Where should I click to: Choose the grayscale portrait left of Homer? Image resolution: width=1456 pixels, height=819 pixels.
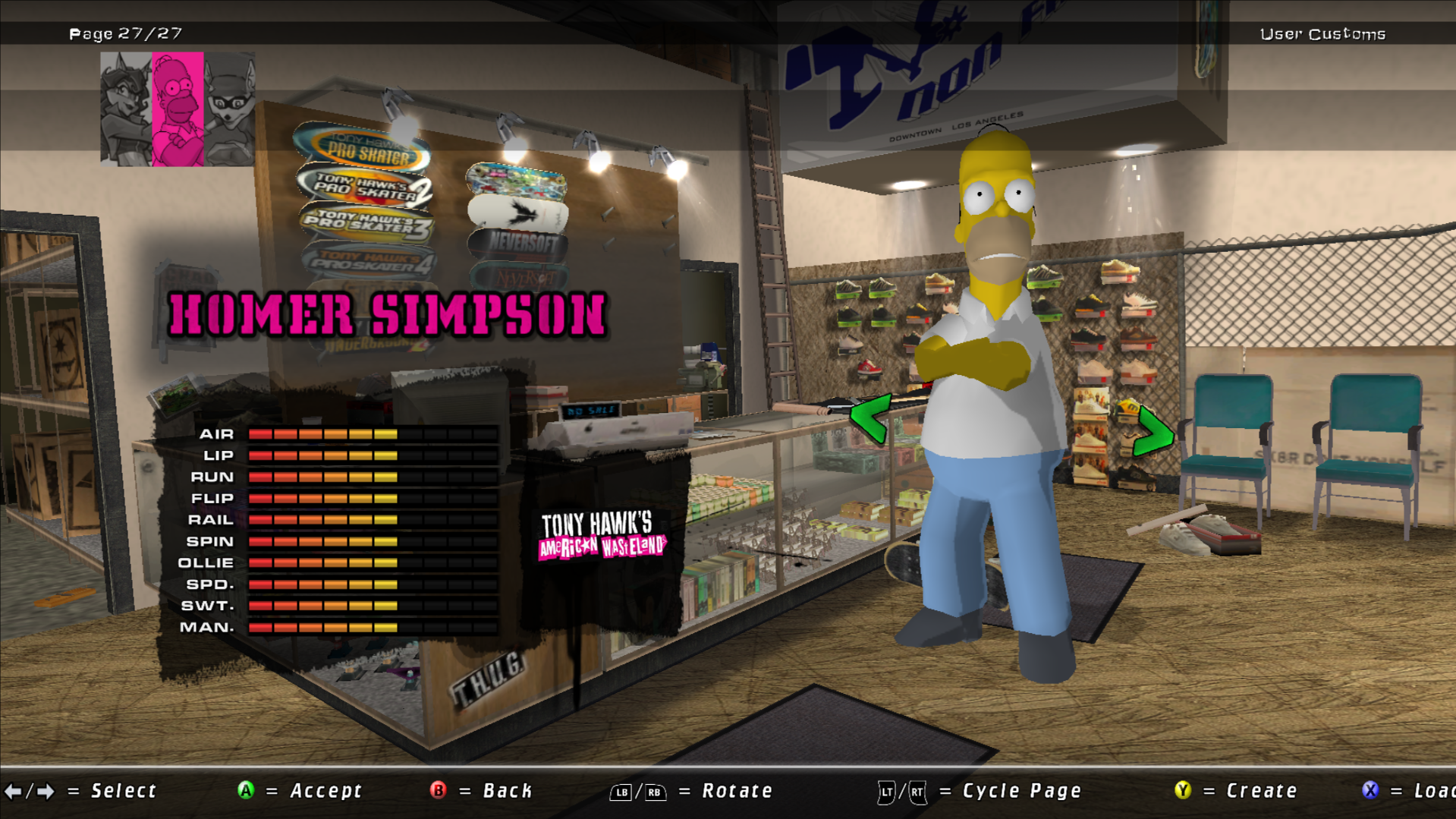[x=126, y=109]
